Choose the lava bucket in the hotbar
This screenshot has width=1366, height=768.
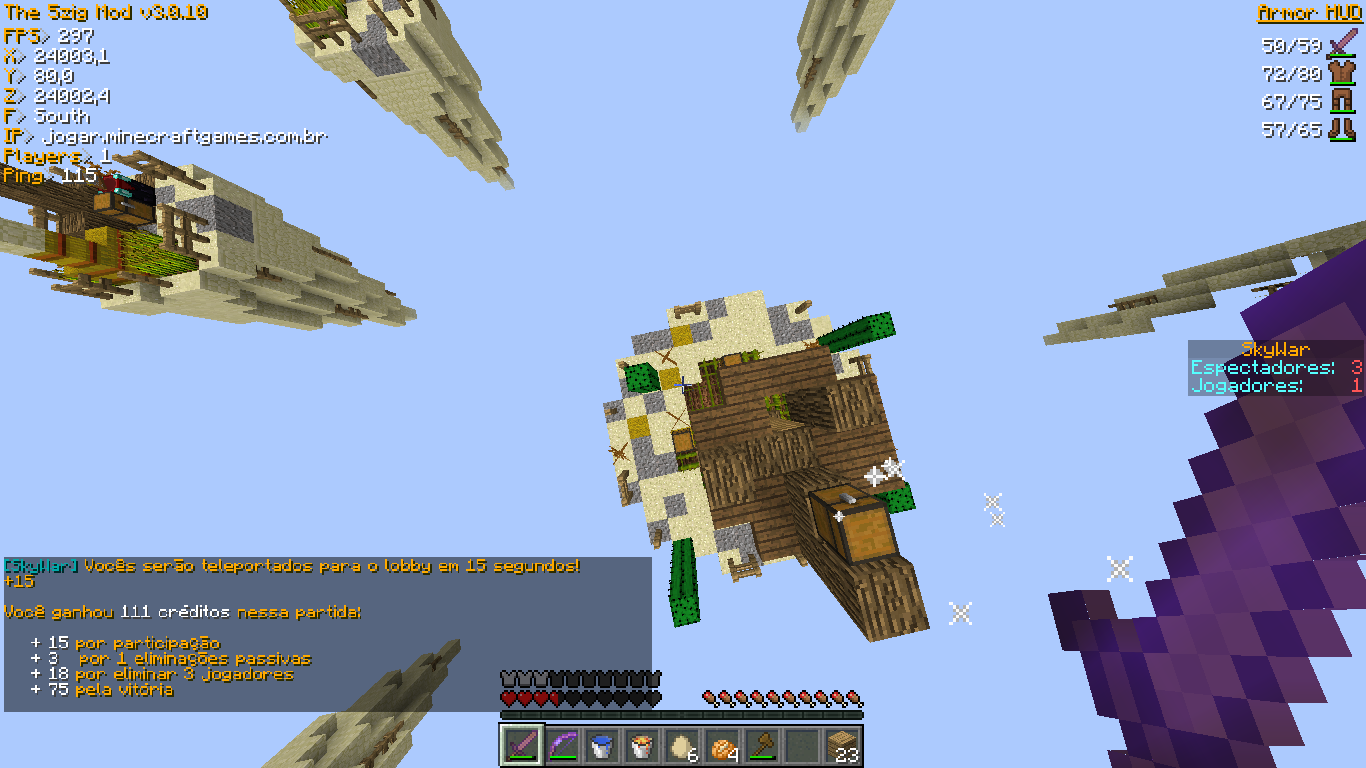[x=642, y=746]
